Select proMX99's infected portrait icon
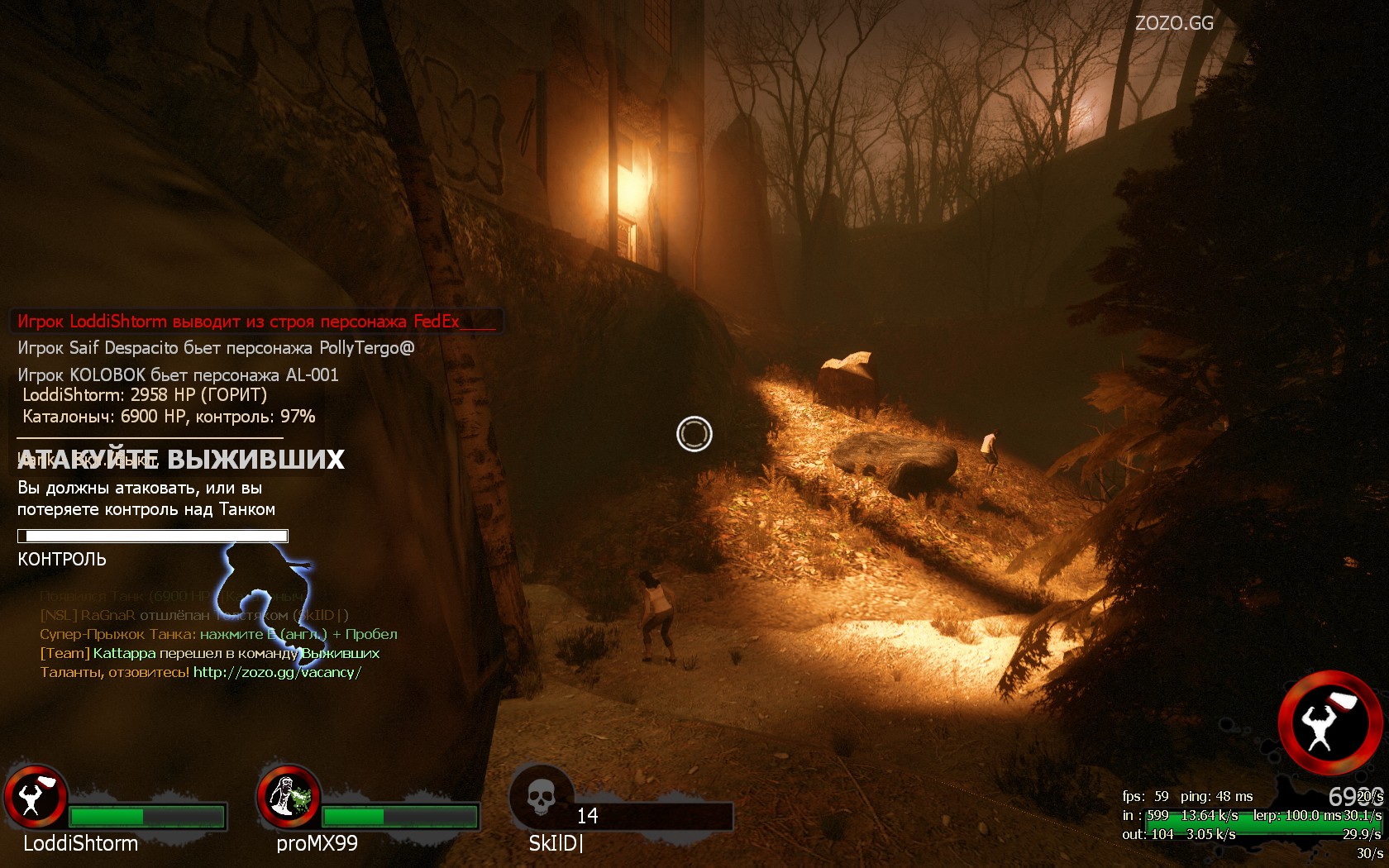 (289, 797)
